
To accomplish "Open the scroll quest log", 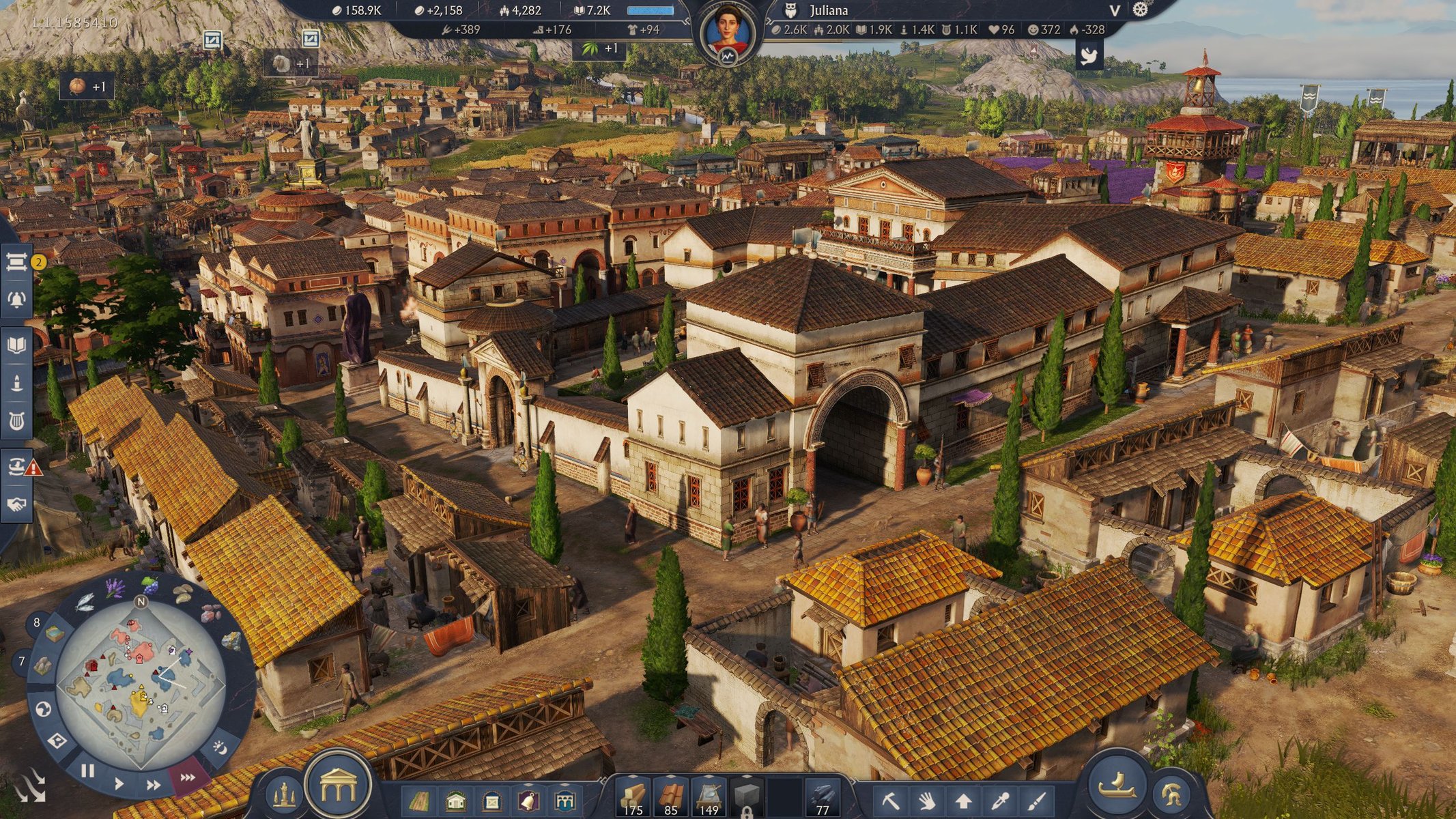I will pyautogui.click(x=16, y=261).
